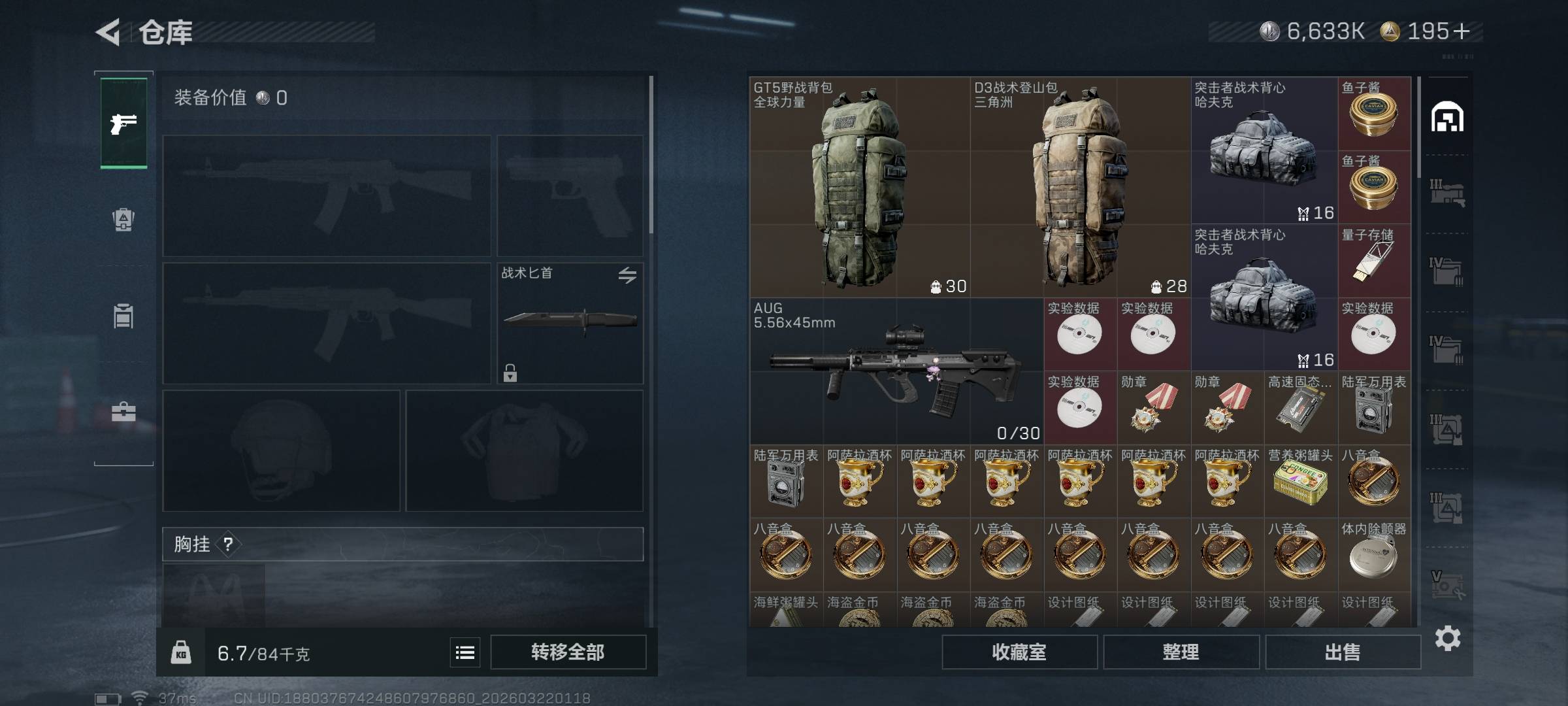Sort the stash with the 整理 button
Screen dimensions: 1568x706
point(1181,652)
